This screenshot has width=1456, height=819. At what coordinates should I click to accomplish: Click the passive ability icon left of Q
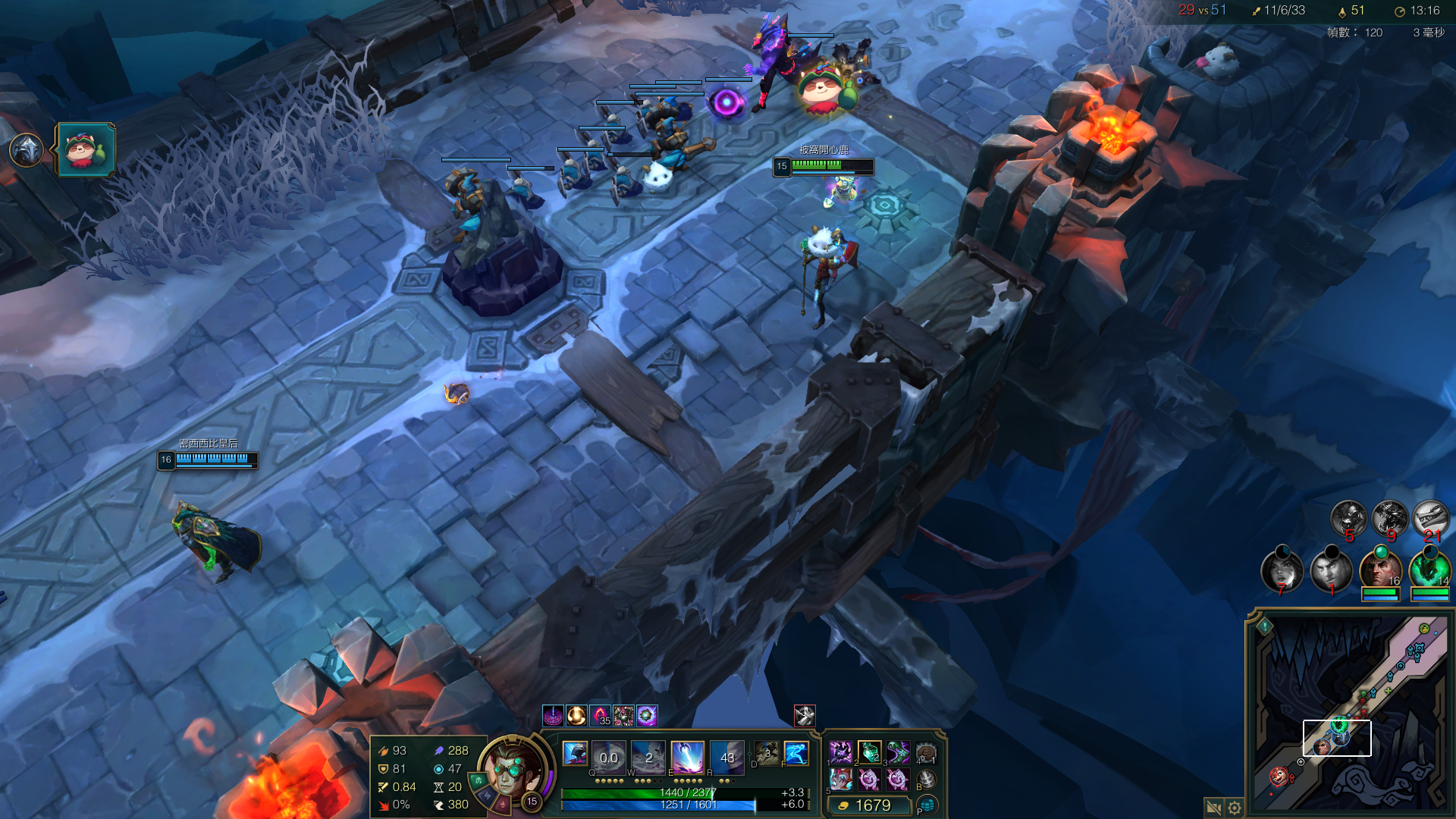pos(575,753)
